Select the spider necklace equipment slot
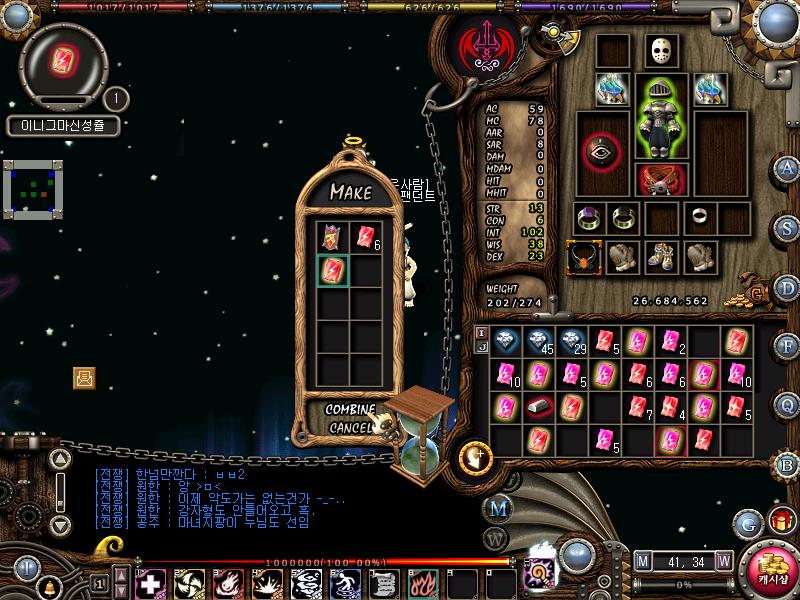The image size is (800, 600). pos(582,257)
